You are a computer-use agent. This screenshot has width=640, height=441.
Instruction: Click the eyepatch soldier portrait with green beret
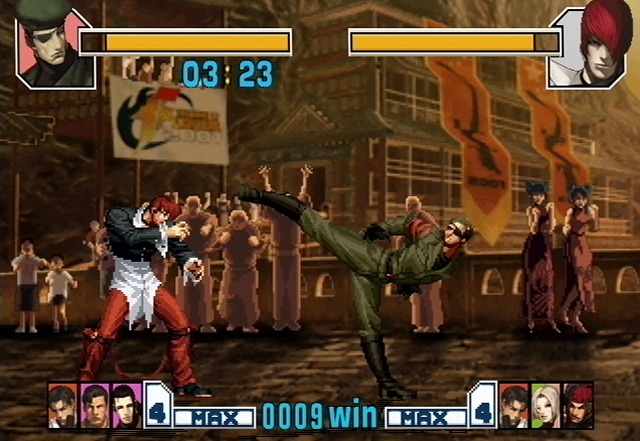[x=54, y=46]
